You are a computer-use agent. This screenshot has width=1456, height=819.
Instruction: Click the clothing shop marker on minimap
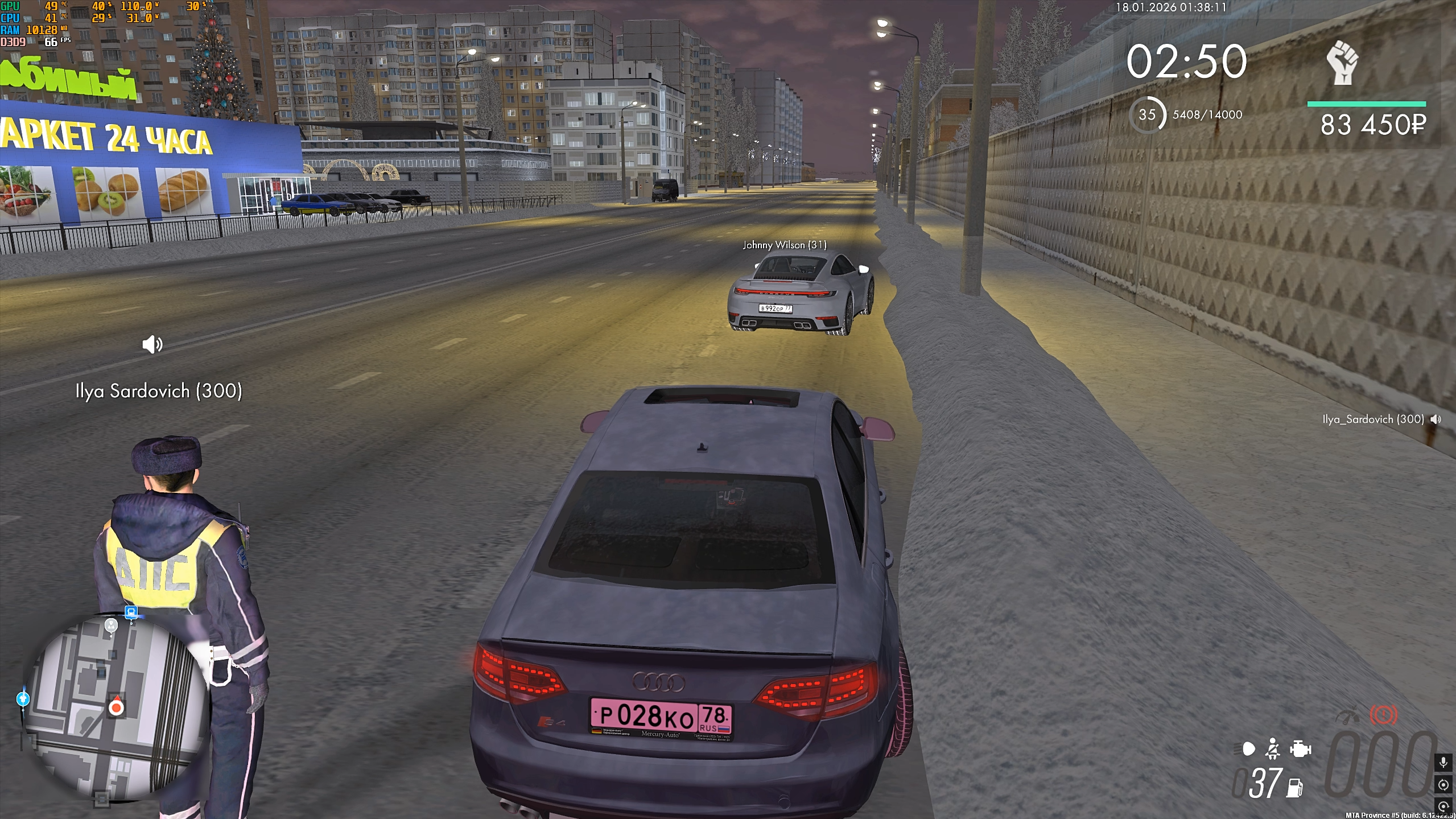pos(23,698)
